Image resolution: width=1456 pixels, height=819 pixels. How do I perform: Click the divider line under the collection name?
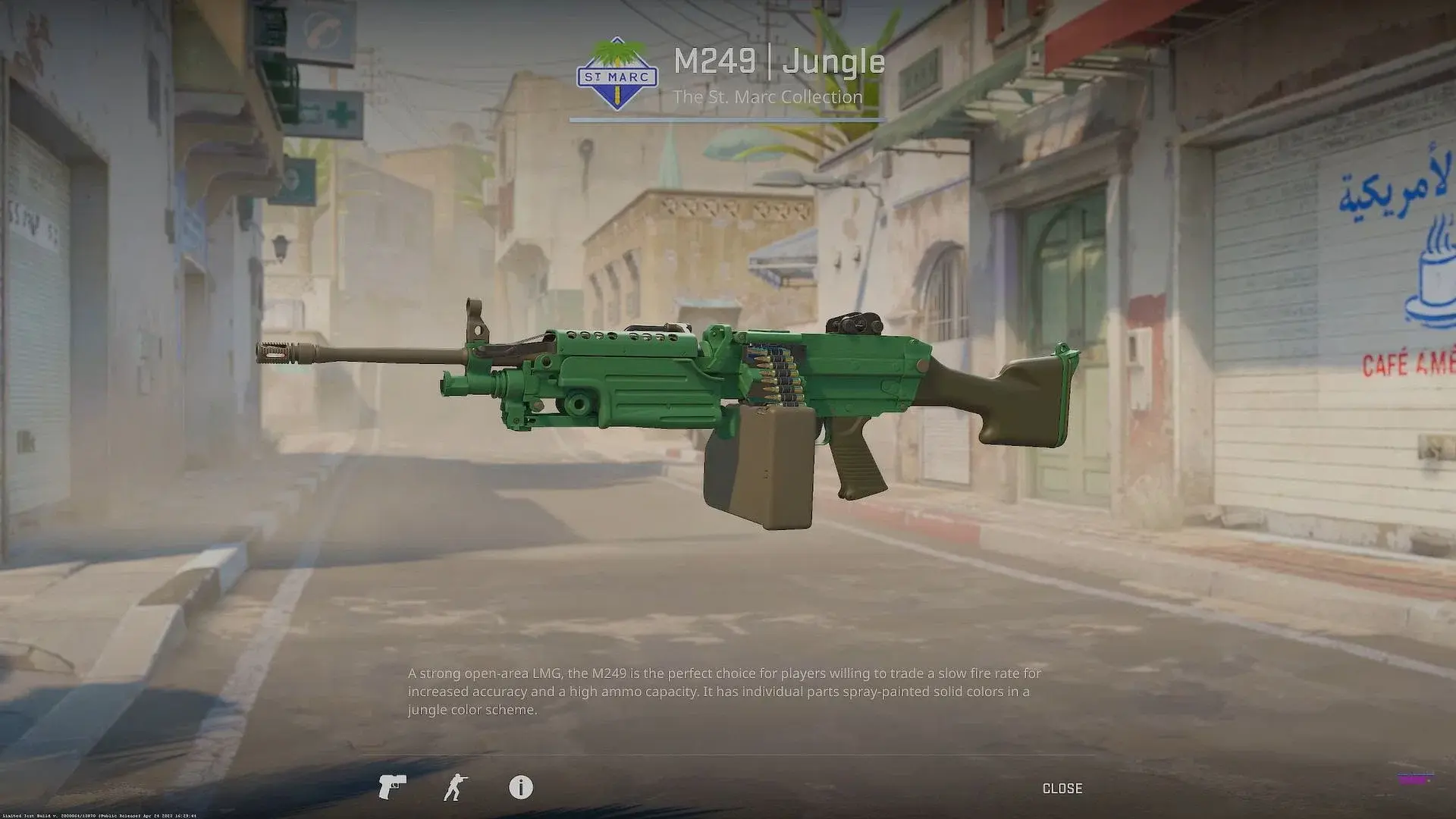point(728,120)
